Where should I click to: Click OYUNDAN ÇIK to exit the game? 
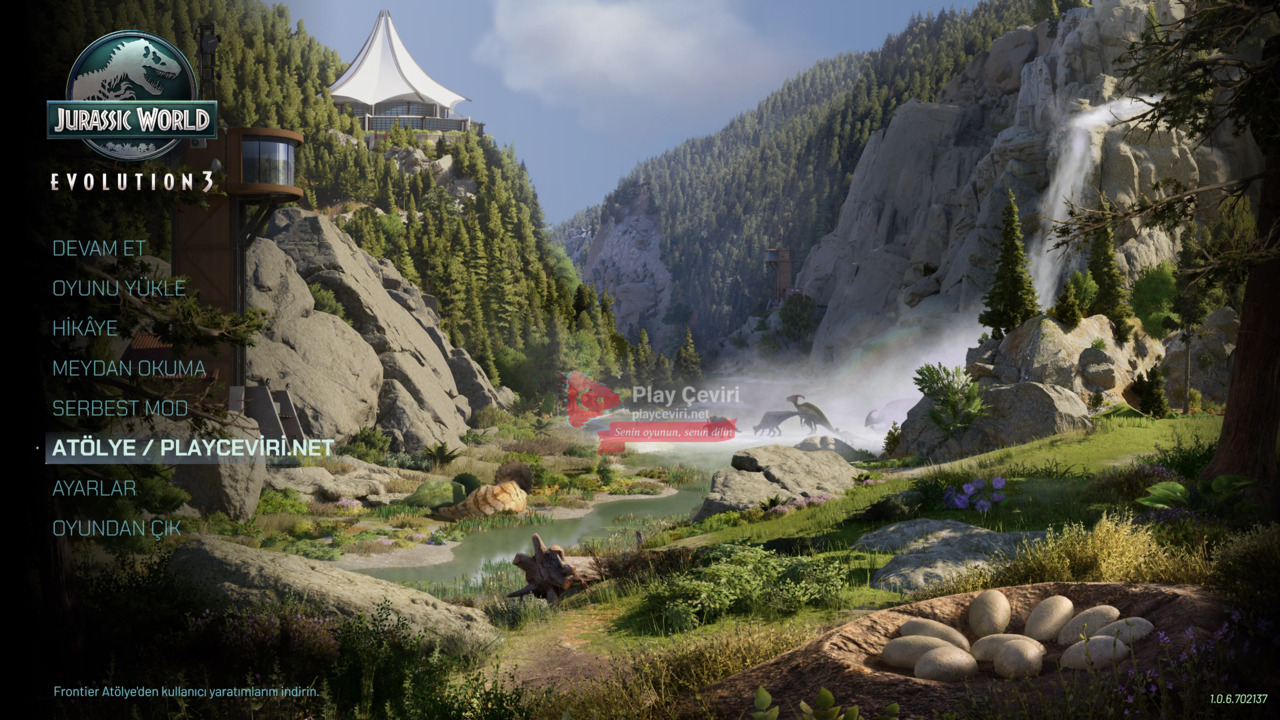pos(116,528)
